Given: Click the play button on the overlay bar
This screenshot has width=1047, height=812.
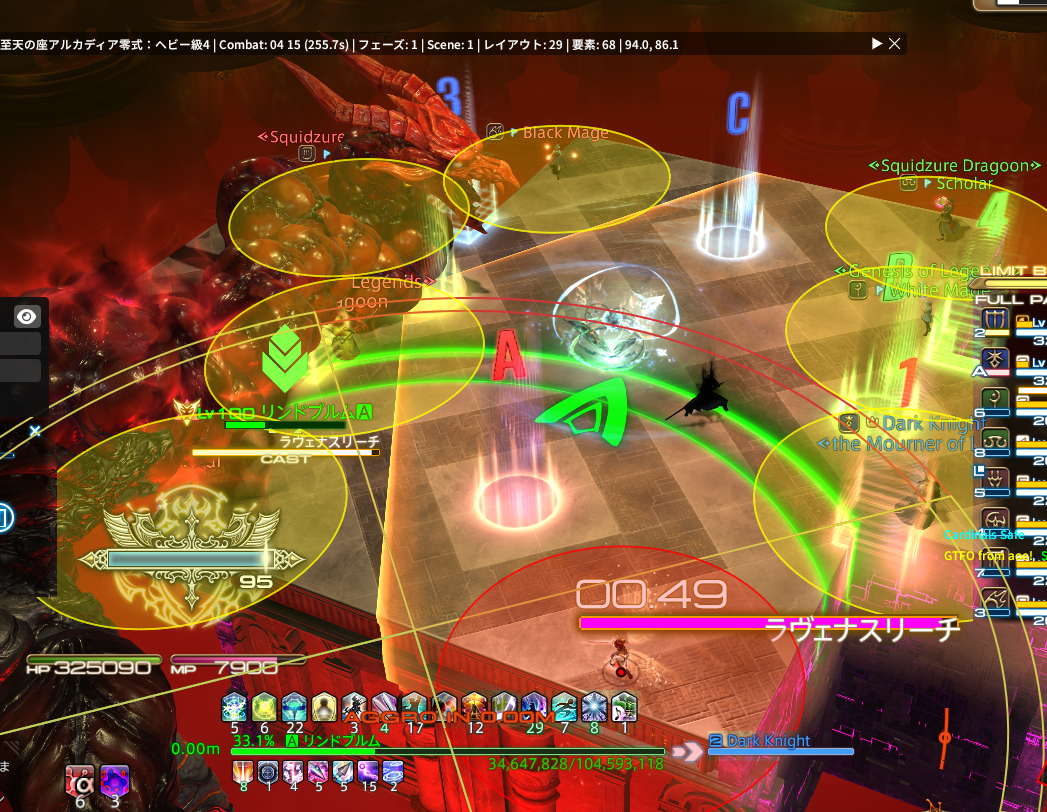Looking at the screenshot, I should point(877,44).
